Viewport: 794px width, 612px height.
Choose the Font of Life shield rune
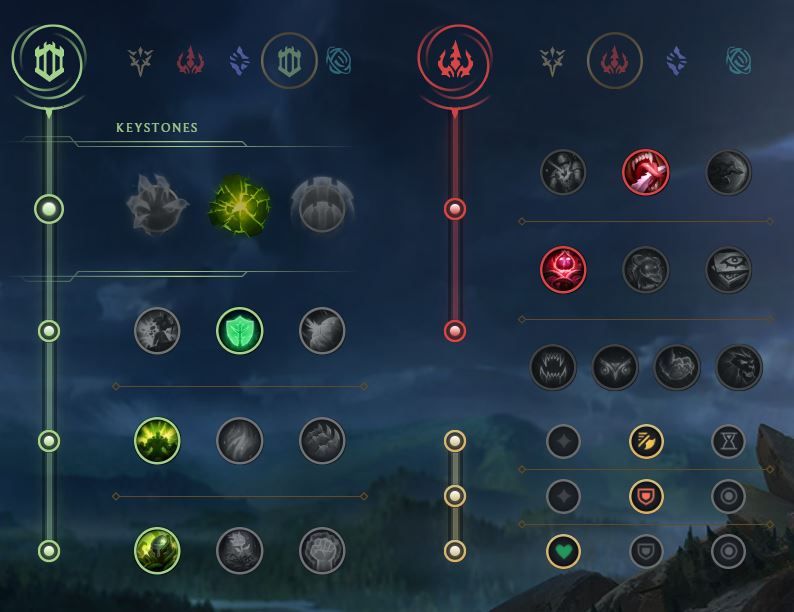[x=240, y=331]
